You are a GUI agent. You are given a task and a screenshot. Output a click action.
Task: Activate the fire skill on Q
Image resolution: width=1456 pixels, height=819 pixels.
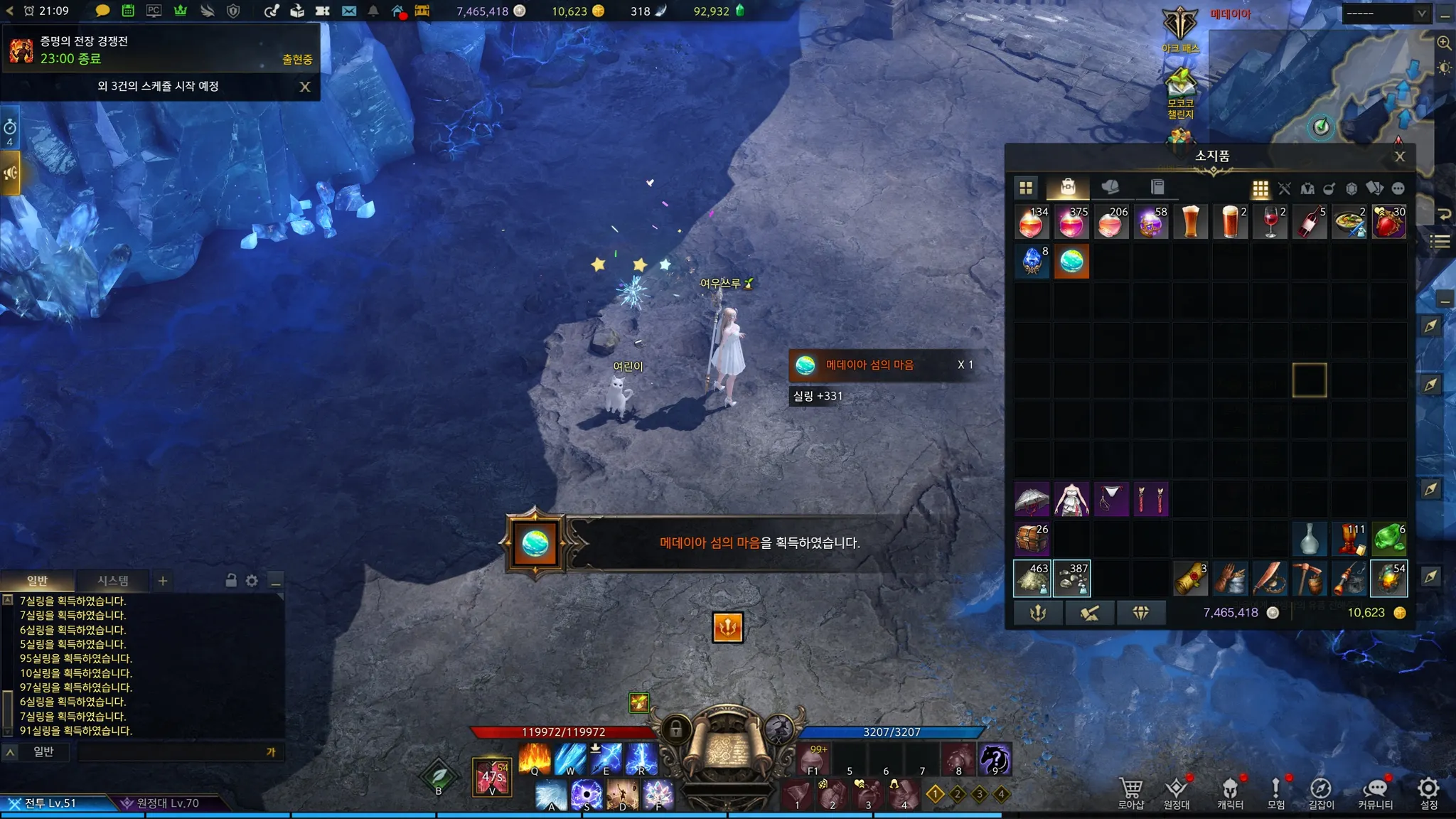click(535, 759)
